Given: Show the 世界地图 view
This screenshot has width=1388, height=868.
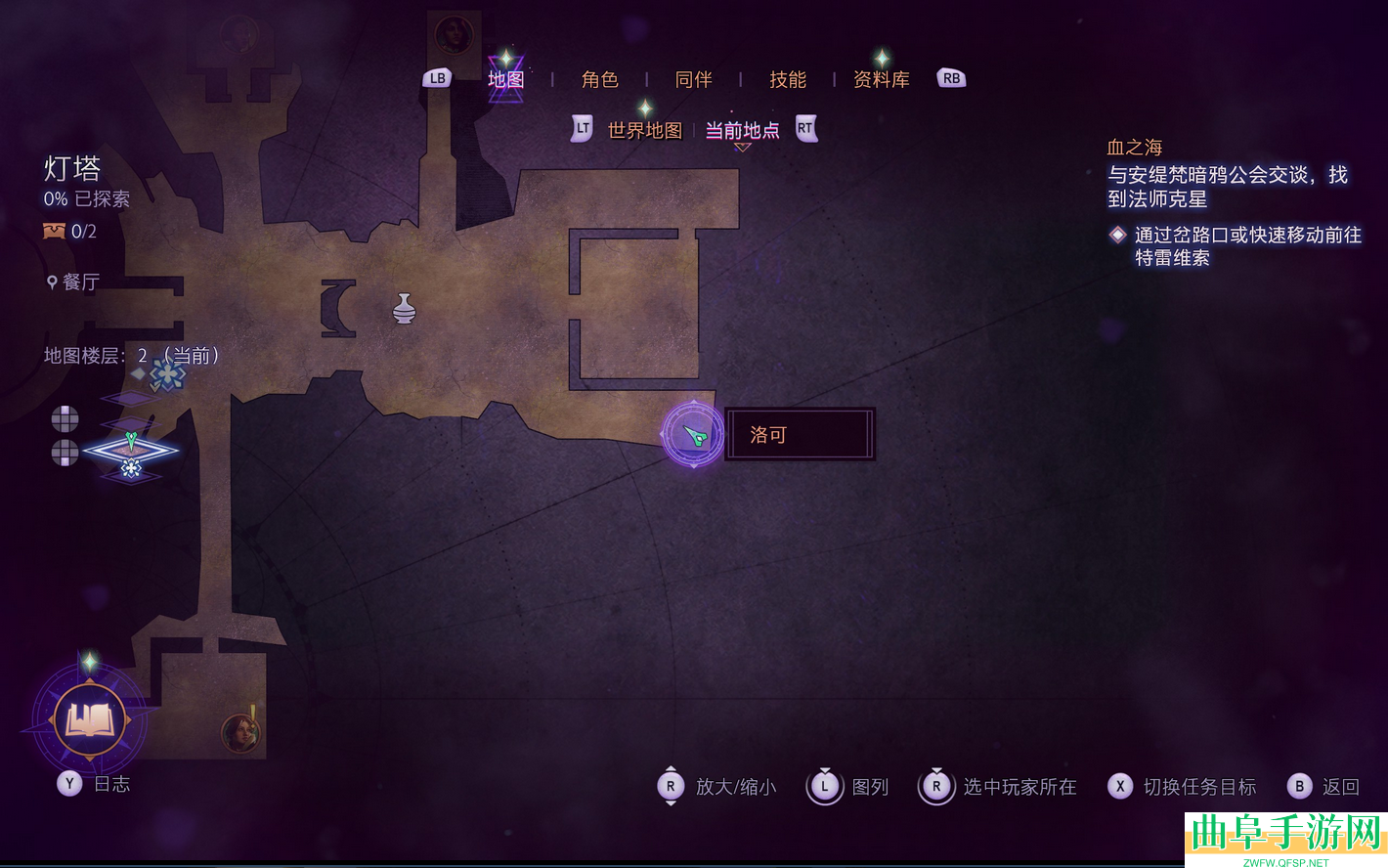Looking at the screenshot, I should click(644, 130).
